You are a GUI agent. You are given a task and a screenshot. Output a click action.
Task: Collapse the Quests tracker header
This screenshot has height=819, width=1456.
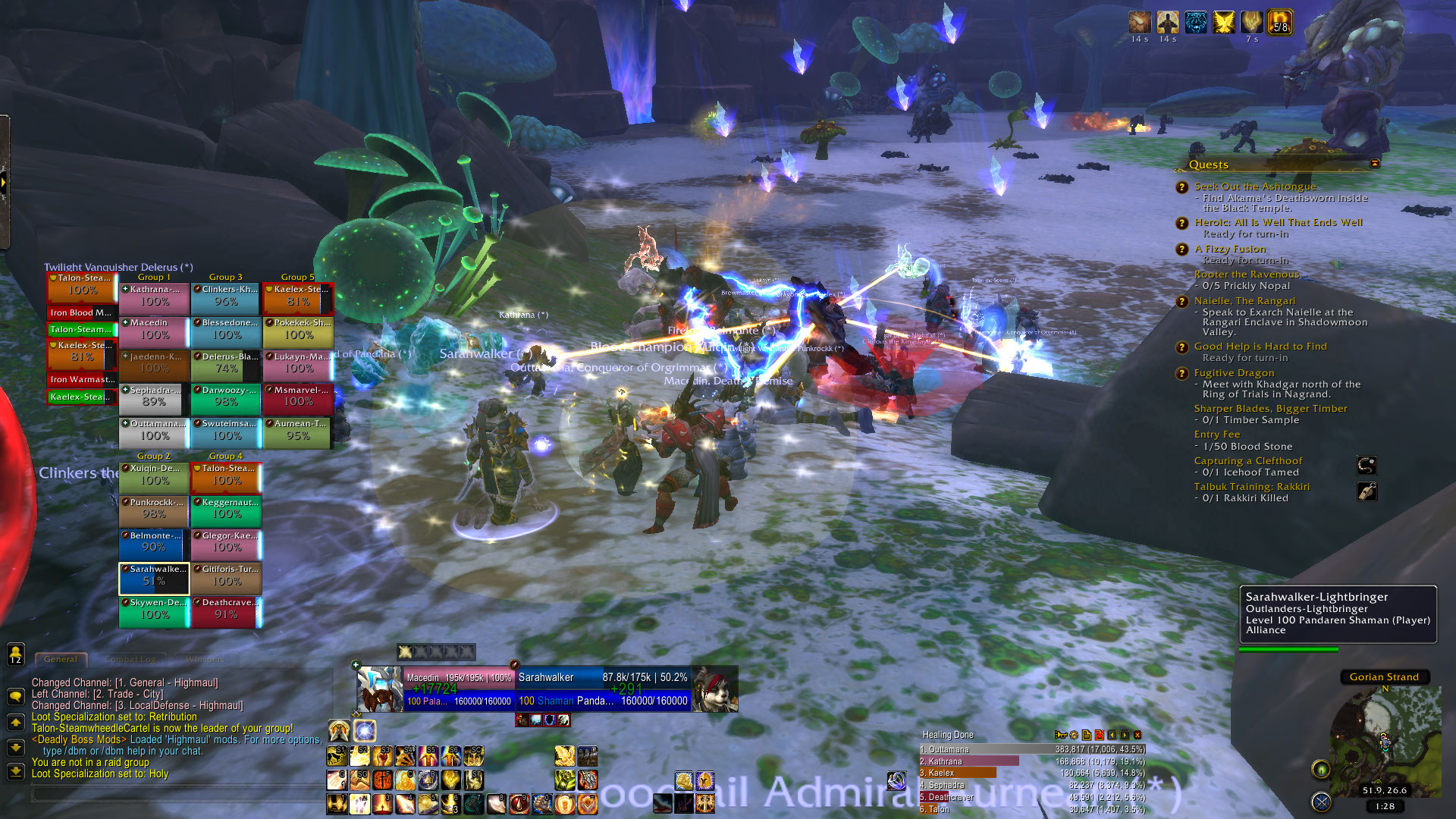click(1375, 164)
